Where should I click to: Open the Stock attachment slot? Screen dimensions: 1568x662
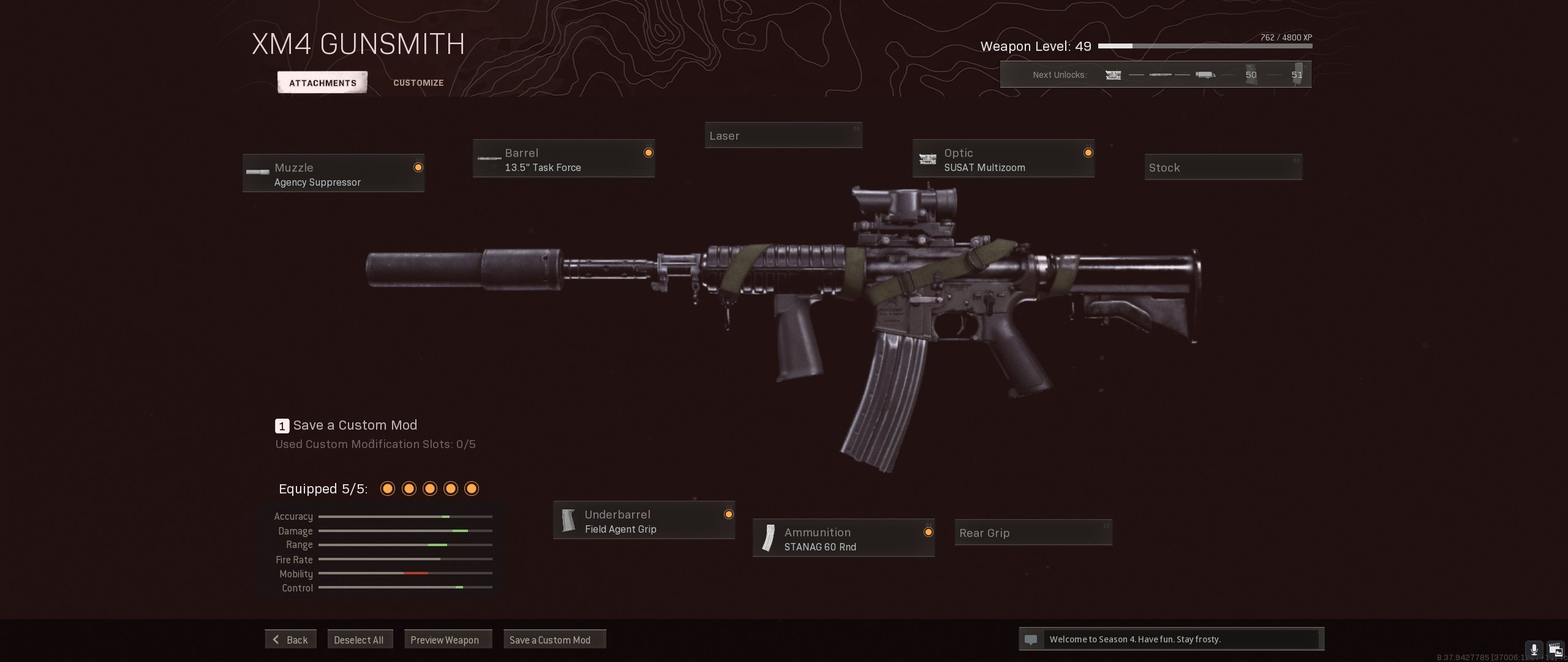coord(1223,167)
